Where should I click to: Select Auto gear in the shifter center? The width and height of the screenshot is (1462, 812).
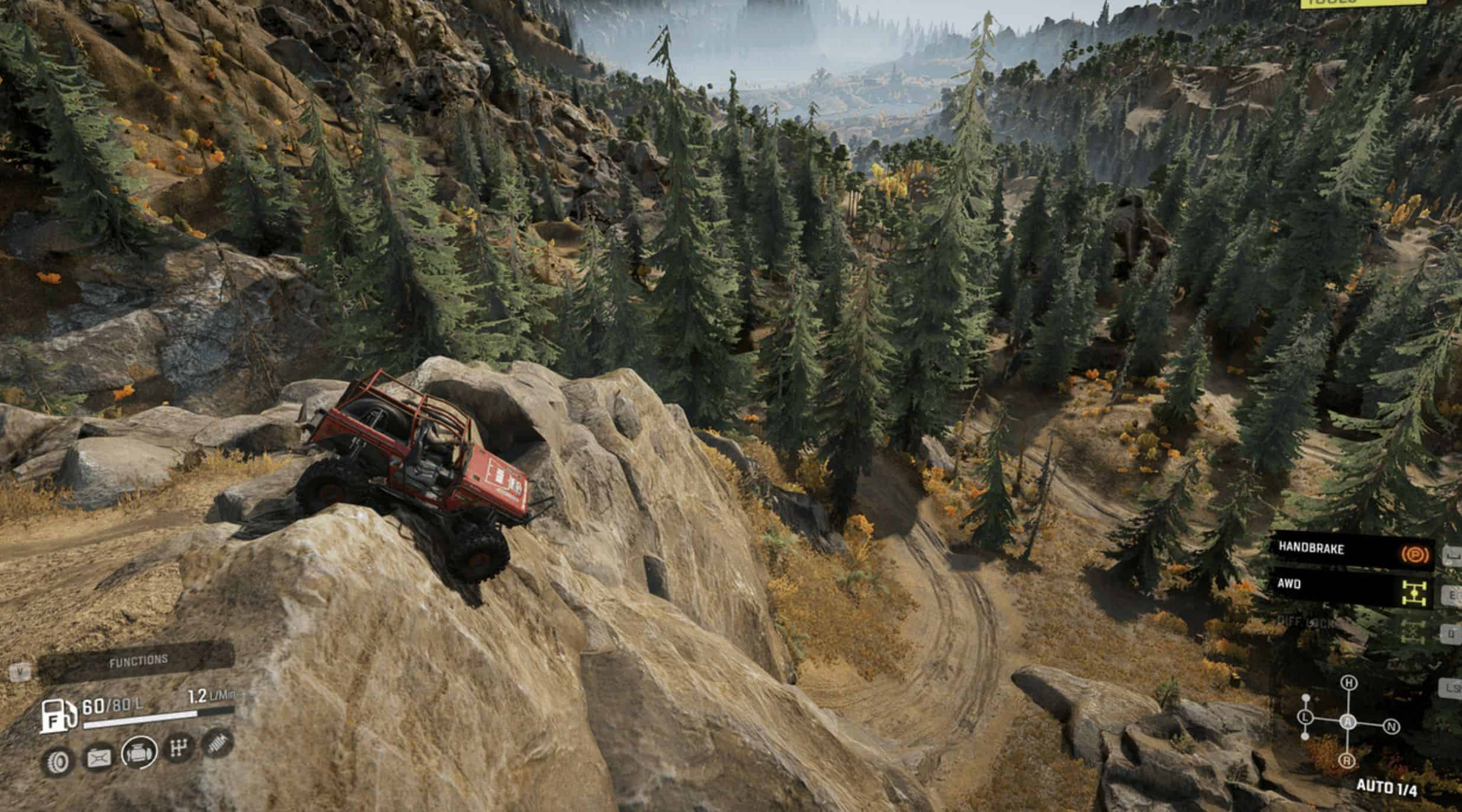tap(1348, 722)
